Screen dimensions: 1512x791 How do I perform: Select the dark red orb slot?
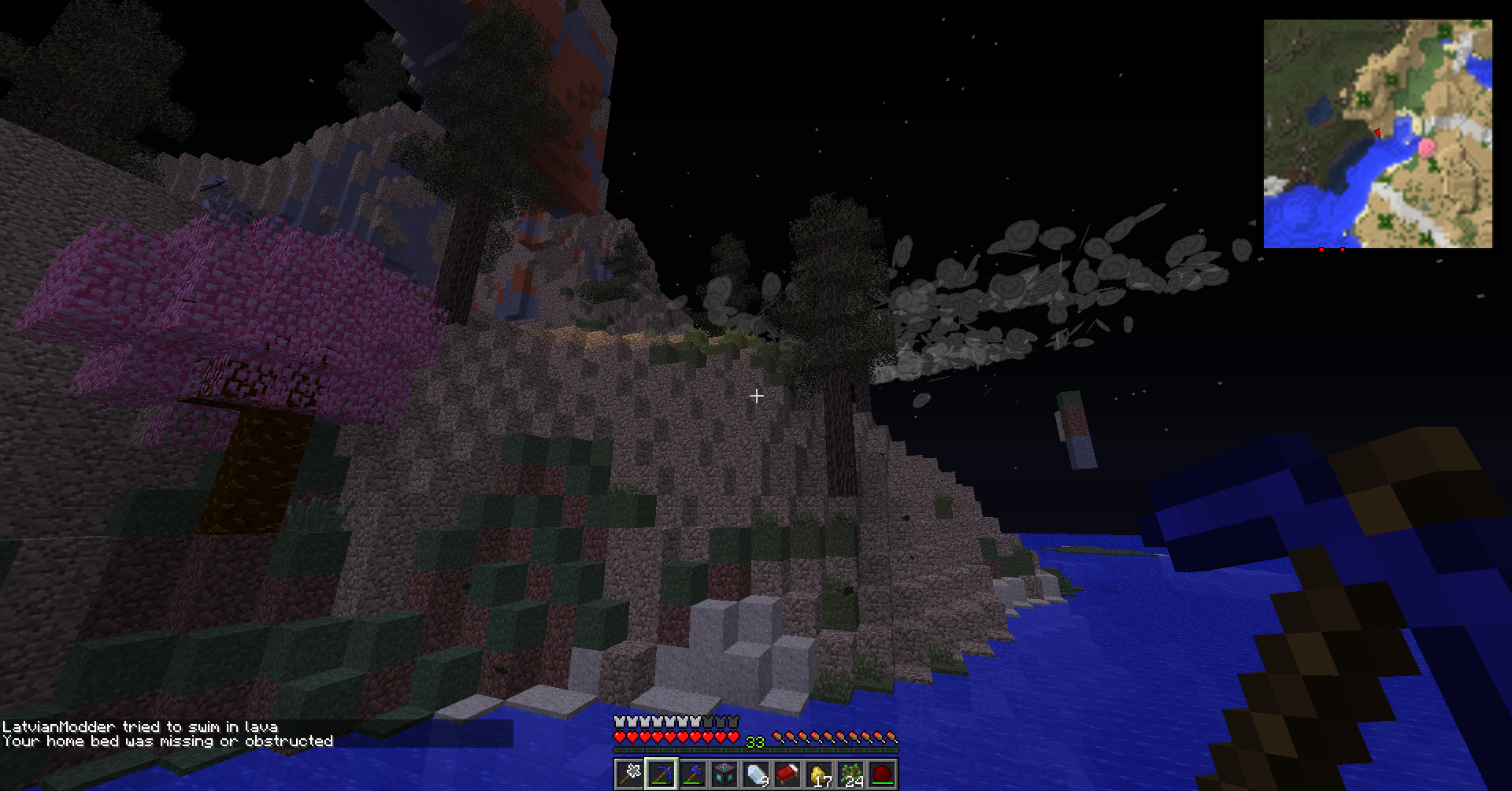coord(882,774)
